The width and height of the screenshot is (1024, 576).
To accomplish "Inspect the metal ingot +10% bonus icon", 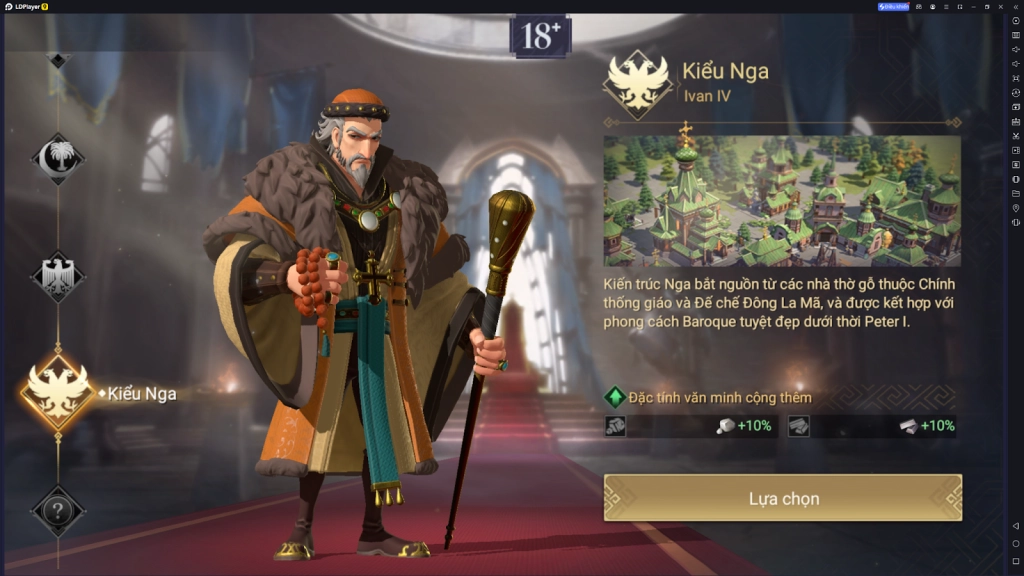I will (908, 426).
